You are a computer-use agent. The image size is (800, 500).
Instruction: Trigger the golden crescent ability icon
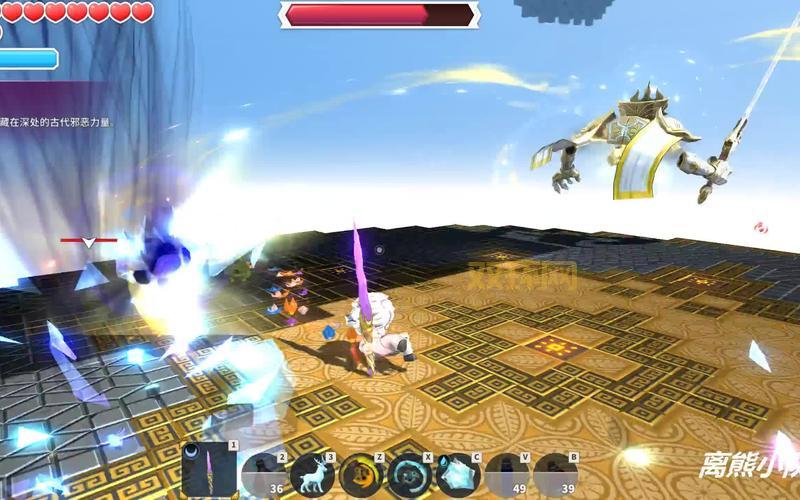click(x=360, y=474)
